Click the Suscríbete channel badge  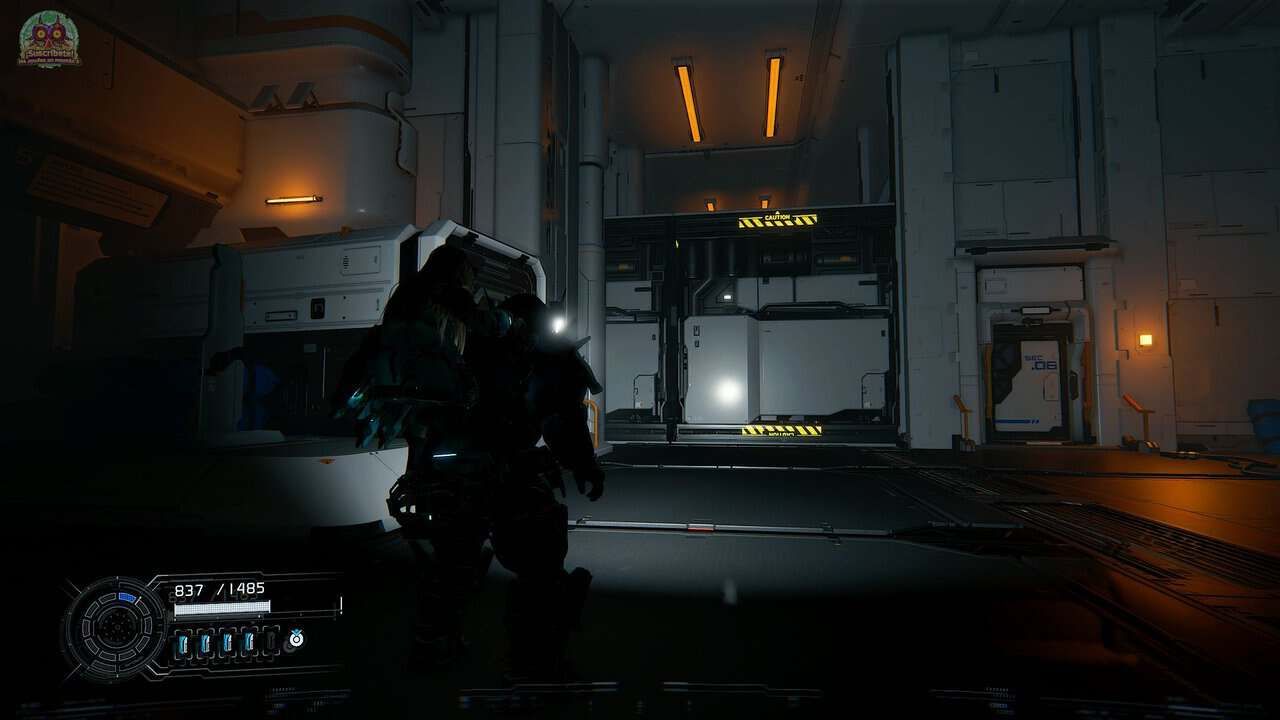(x=49, y=39)
